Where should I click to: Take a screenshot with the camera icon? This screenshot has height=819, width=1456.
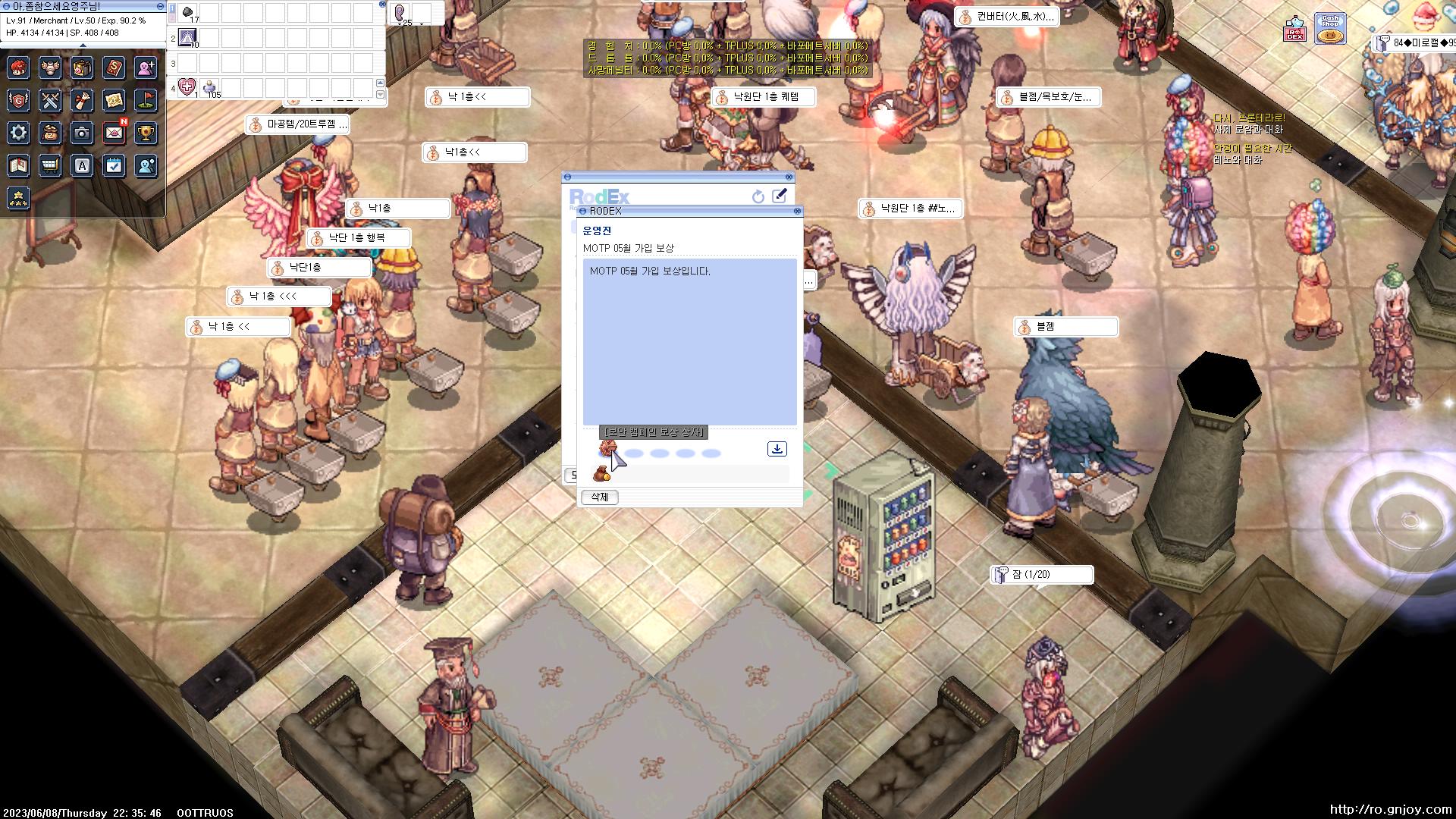point(83,133)
